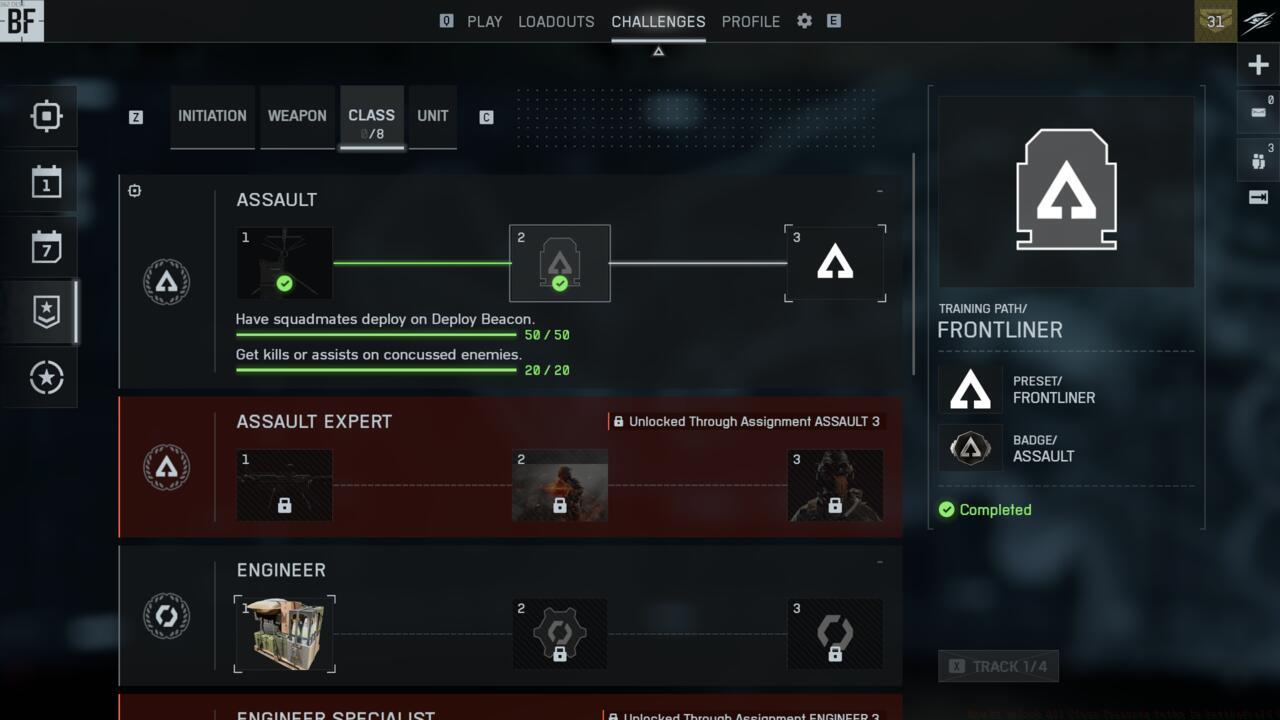Screen dimensions: 1280x720
Task: Click the plus icon to add friends
Action: (x=1258, y=64)
